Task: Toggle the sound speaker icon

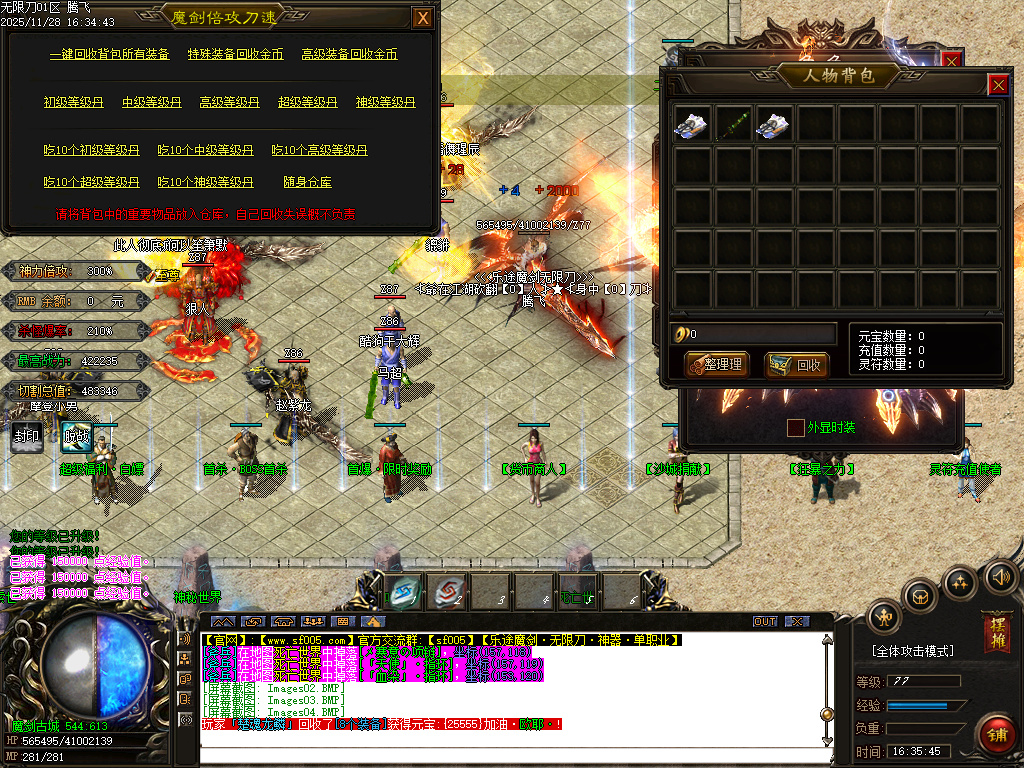Action: (1000, 576)
